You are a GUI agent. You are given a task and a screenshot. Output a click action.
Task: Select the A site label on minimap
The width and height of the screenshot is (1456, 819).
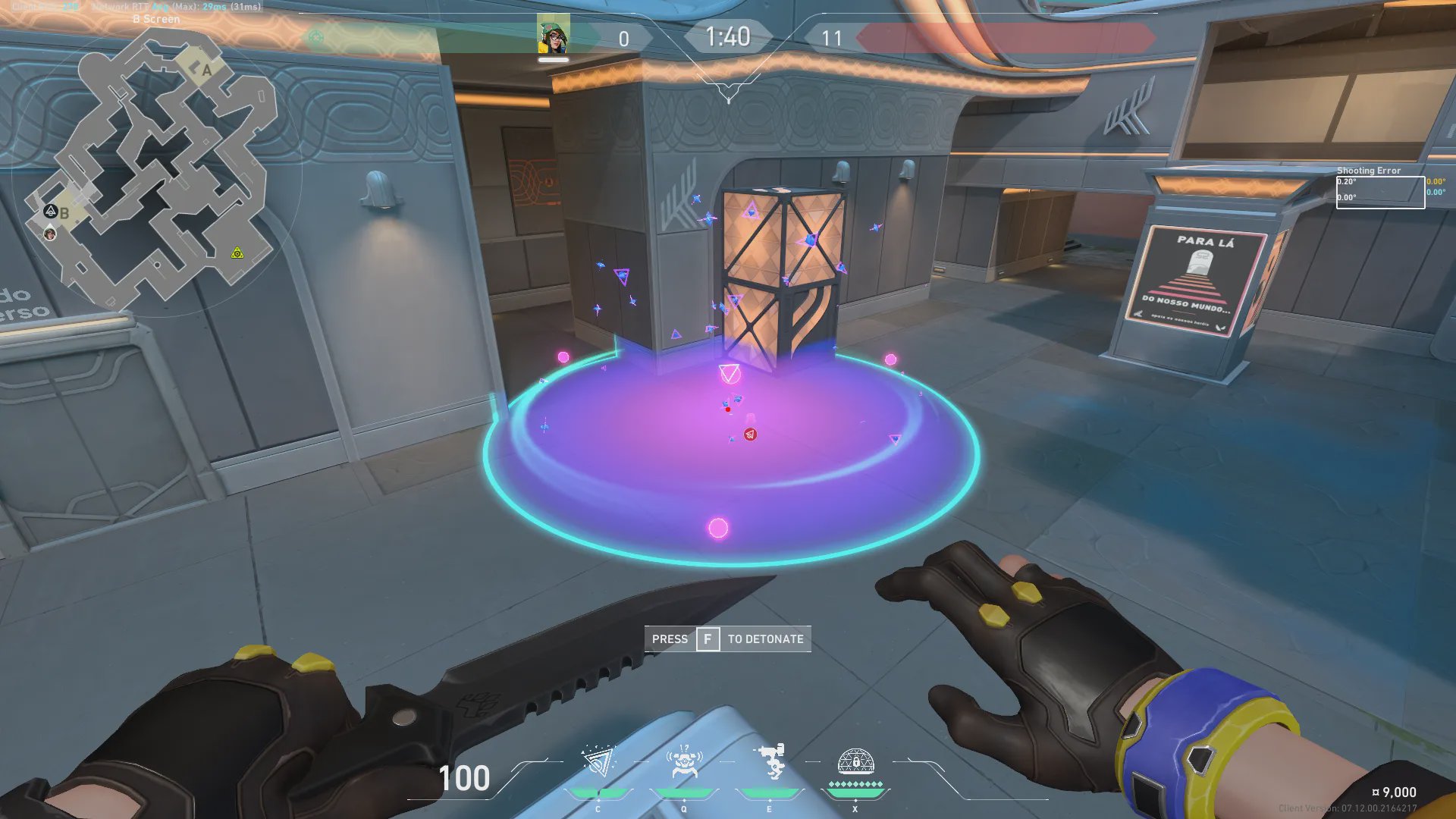click(x=206, y=70)
